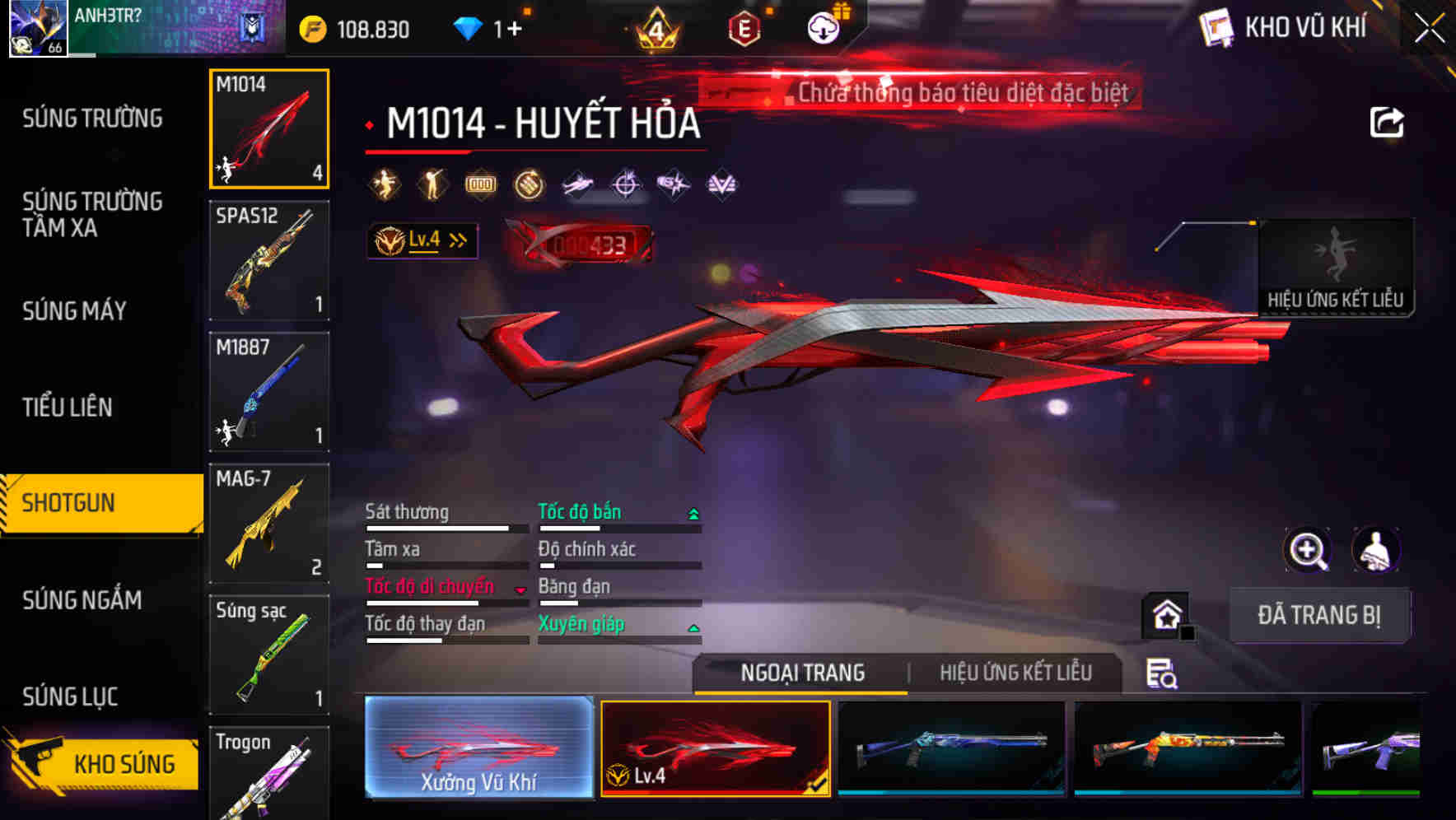Click the share icon near Kho Vũ Khí
Viewport: 1456px width, 820px height.
(x=1388, y=122)
